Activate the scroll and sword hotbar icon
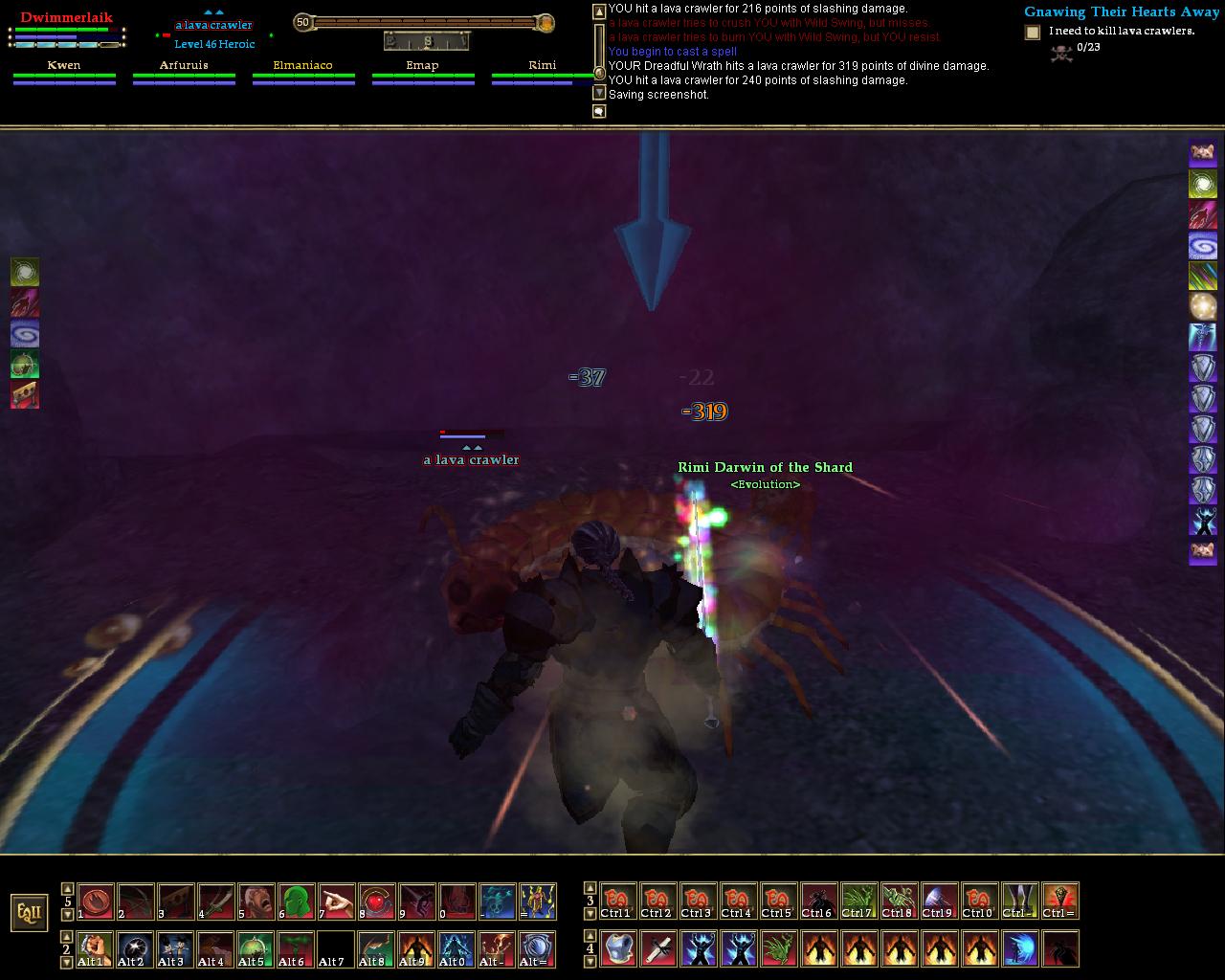Image resolution: width=1225 pixels, height=980 pixels. tap(659, 948)
